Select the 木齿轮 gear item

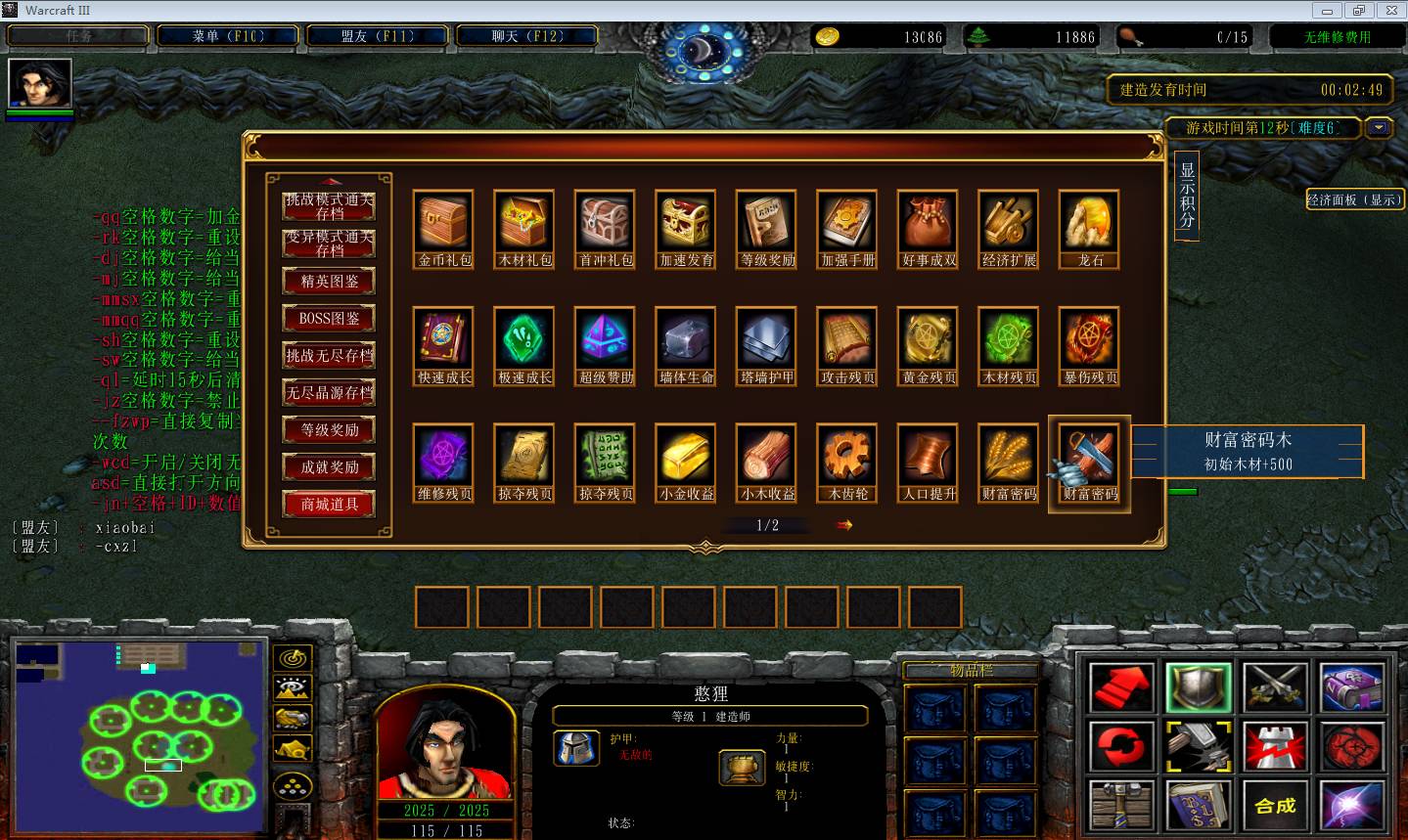coord(847,456)
